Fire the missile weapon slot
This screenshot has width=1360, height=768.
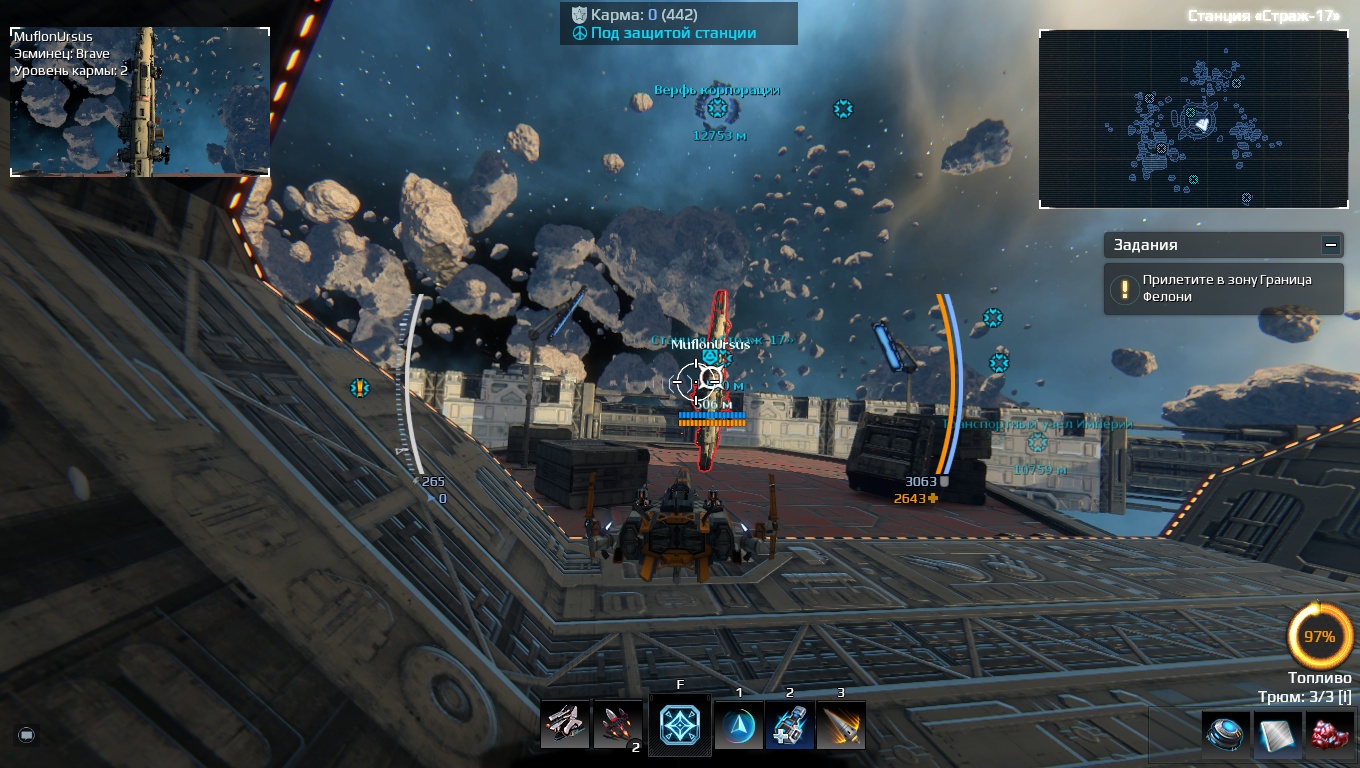coord(617,724)
